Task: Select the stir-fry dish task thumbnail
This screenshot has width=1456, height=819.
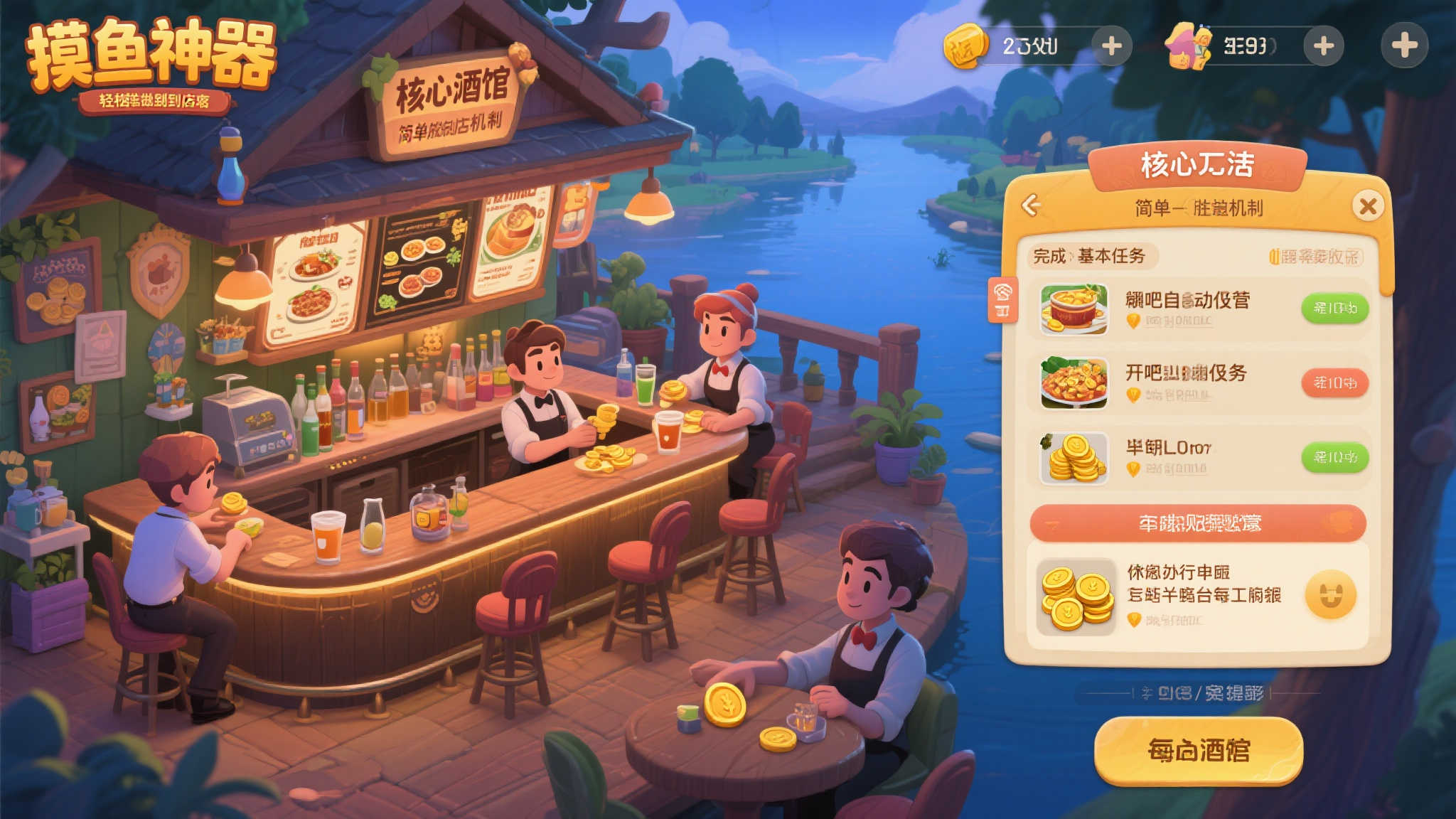Action: click(x=1074, y=383)
